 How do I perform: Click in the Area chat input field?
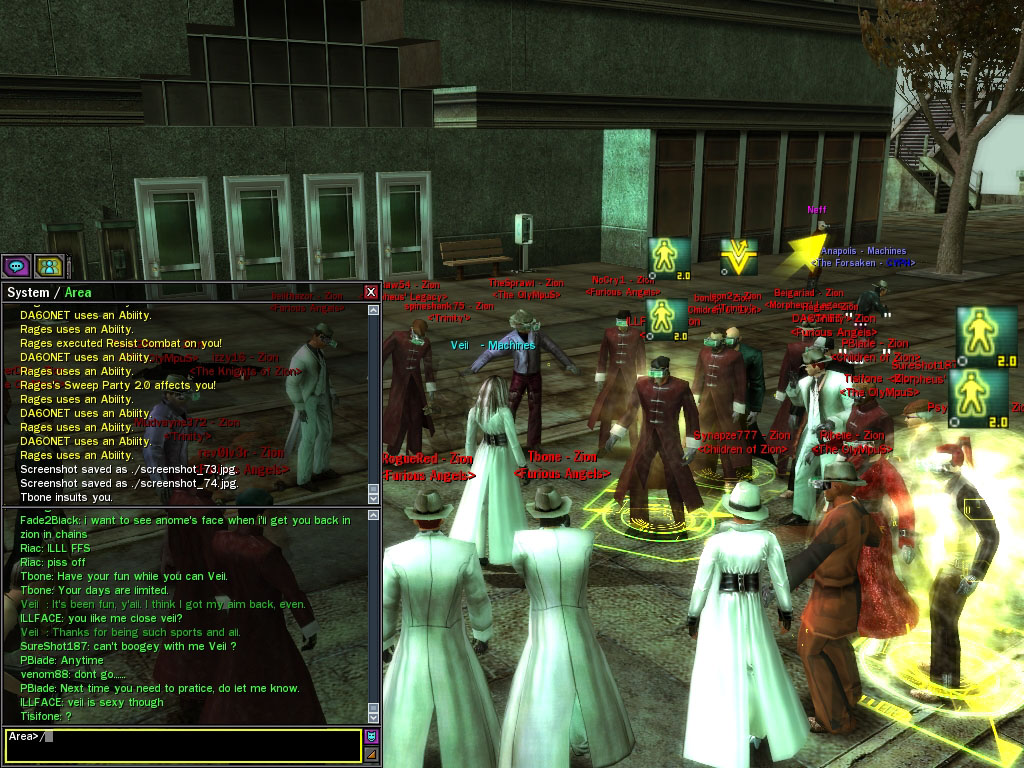200,745
